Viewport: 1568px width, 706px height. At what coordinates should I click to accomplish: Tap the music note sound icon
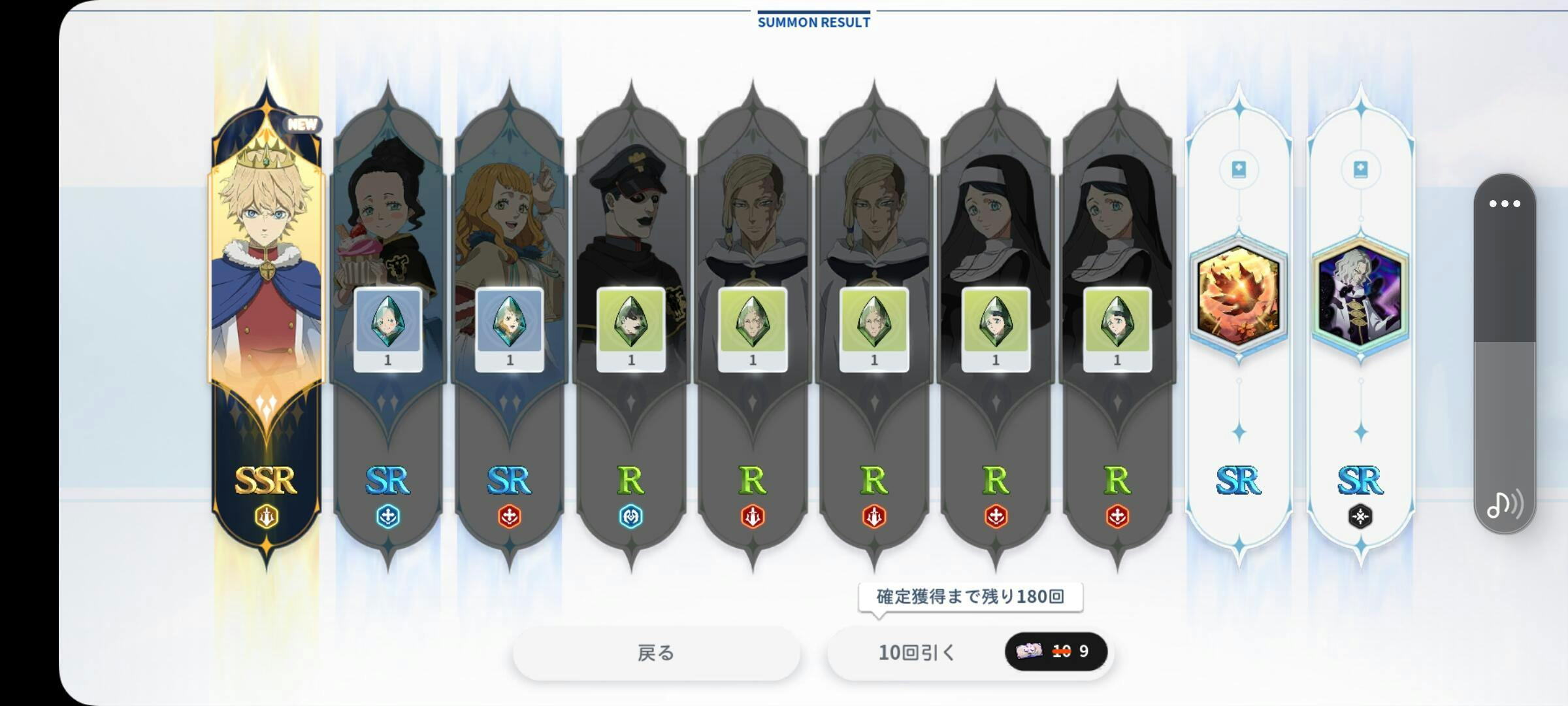(1505, 504)
